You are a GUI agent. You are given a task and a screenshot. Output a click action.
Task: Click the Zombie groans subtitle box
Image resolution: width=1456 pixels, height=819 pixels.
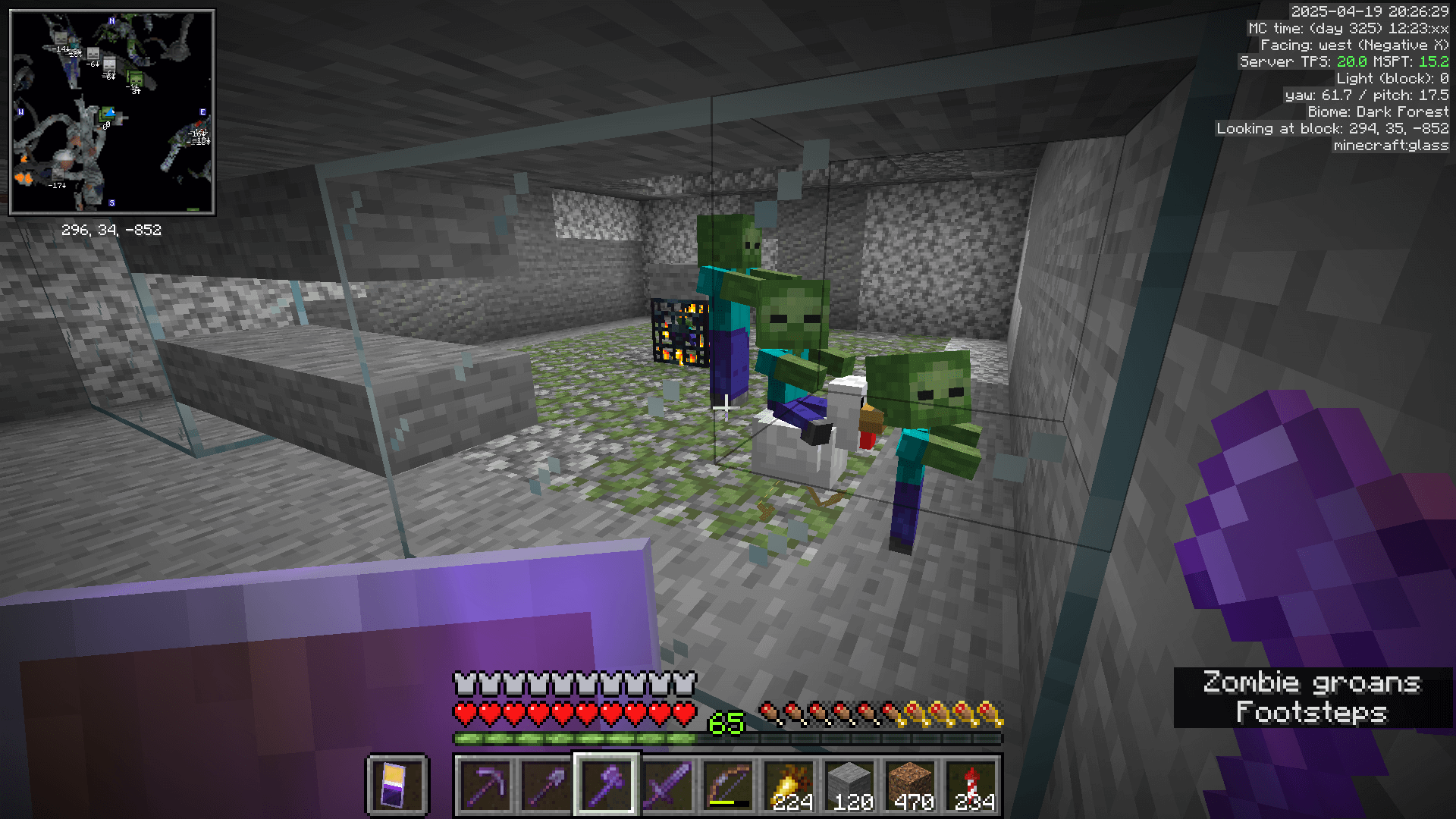tap(1312, 682)
